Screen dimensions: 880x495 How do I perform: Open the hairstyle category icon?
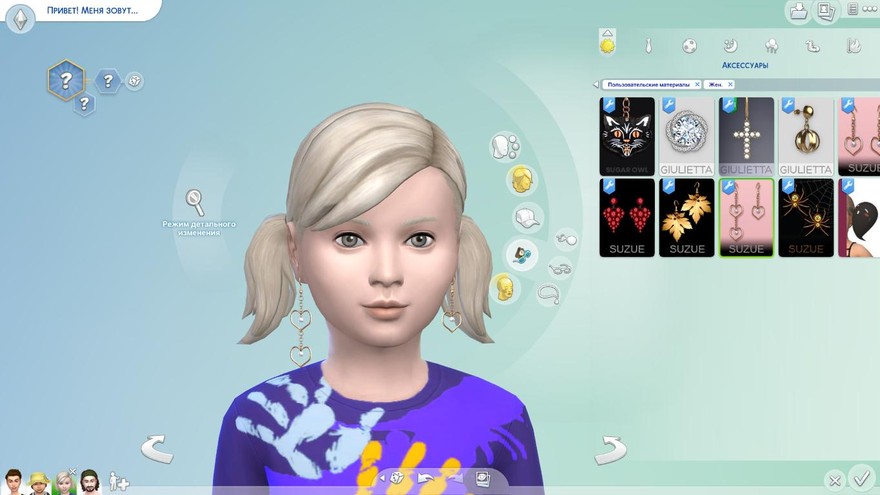[520, 180]
